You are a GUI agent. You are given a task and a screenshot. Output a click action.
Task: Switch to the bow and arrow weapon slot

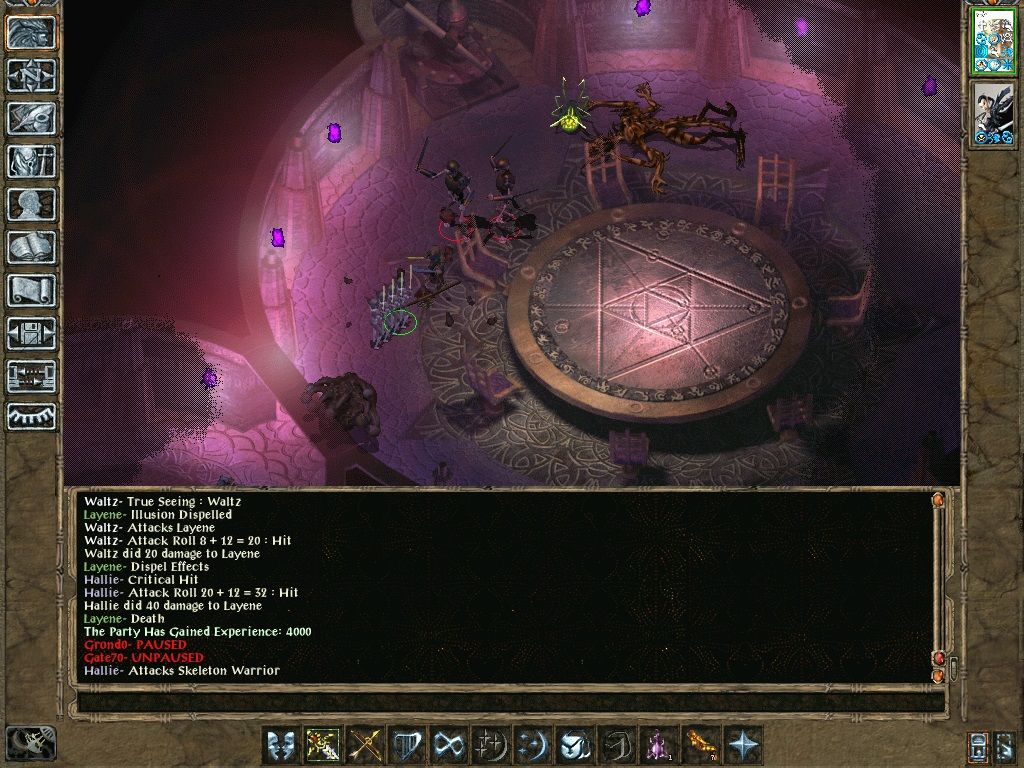[x=365, y=746]
